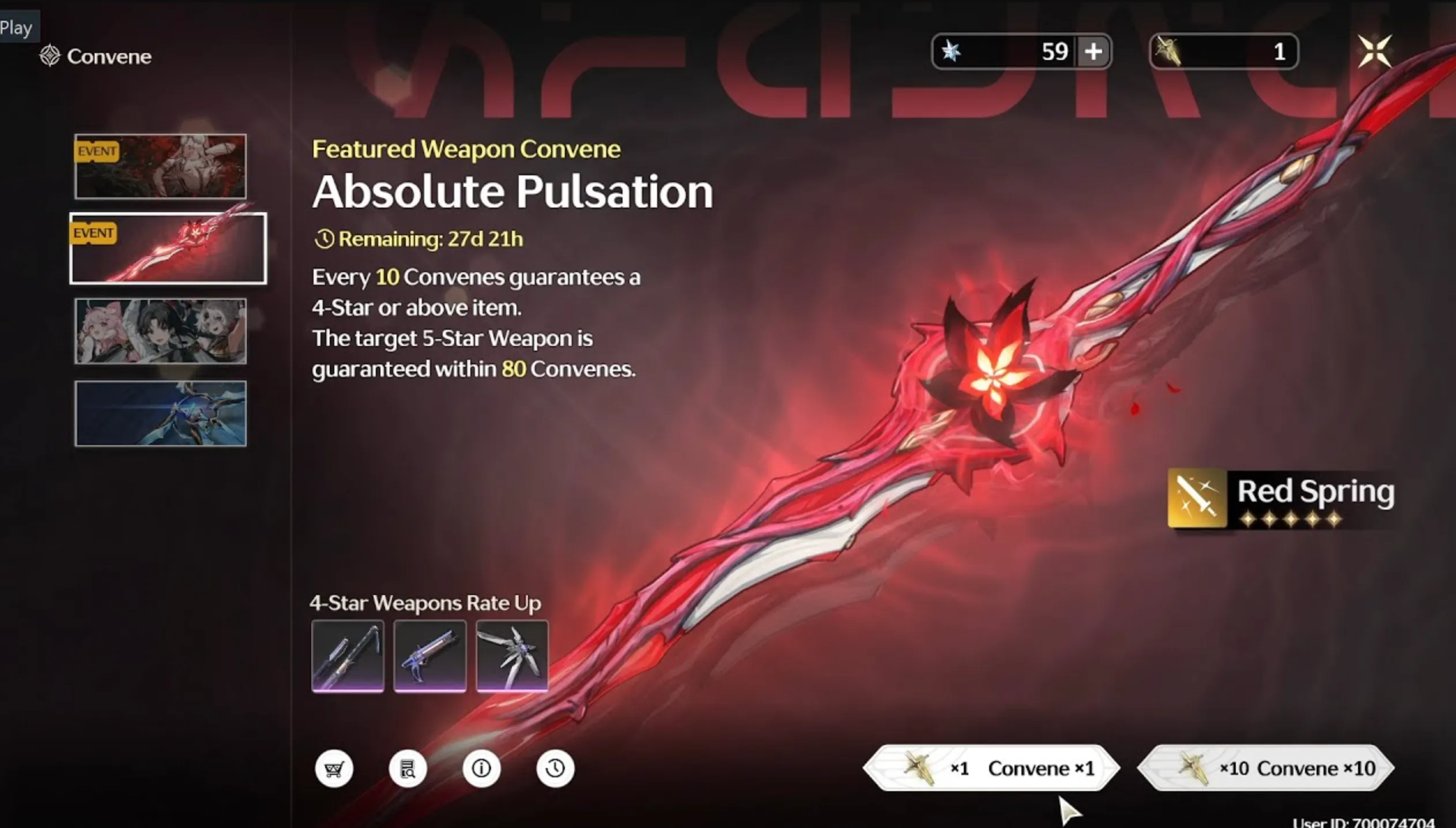
Task: Perform a single Convene ×1
Action: tap(991, 768)
